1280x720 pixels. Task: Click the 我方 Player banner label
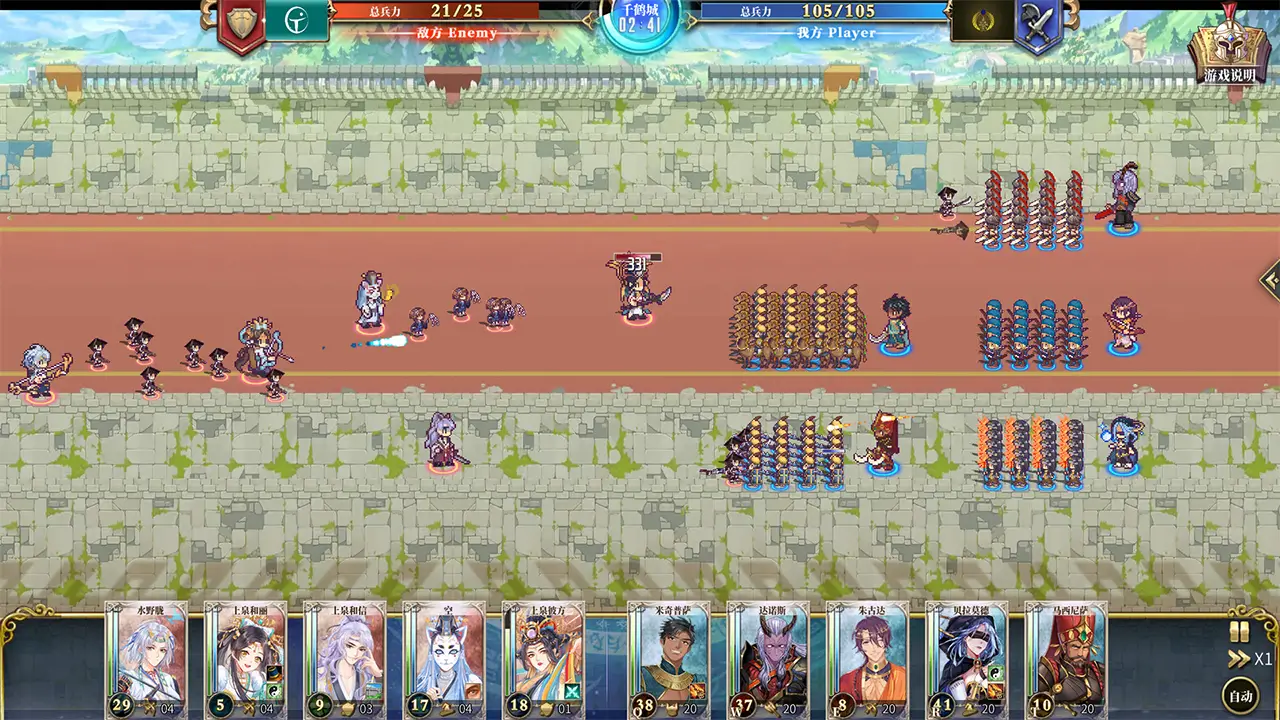point(837,33)
